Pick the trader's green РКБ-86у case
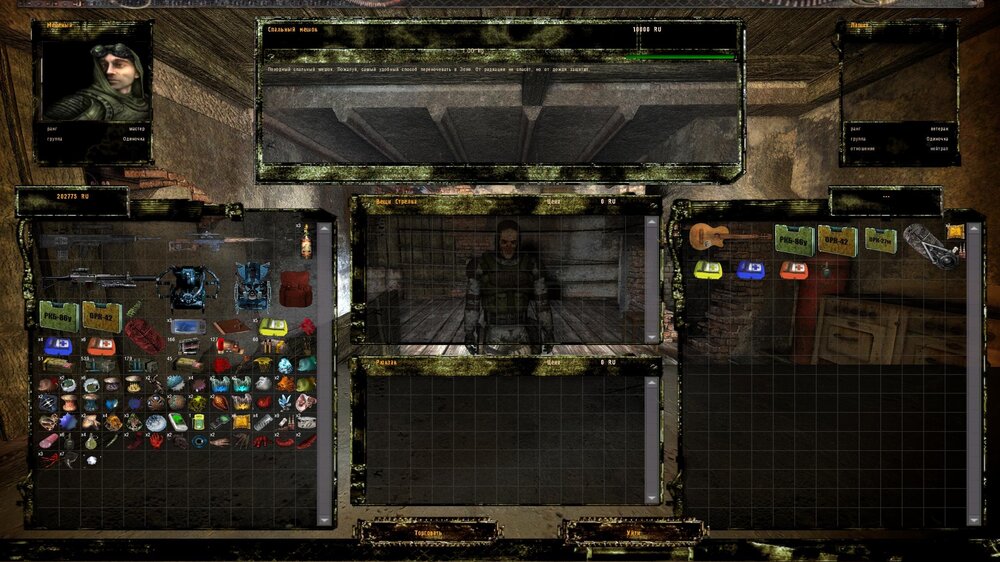Image resolution: width=1000 pixels, height=562 pixels. [794, 240]
